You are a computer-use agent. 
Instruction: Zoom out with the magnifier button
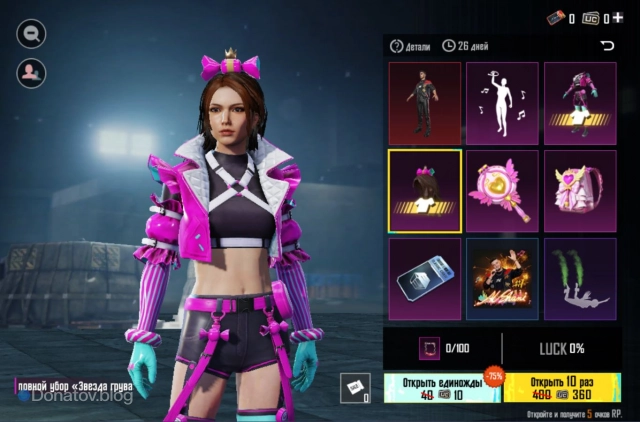point(31,34)
